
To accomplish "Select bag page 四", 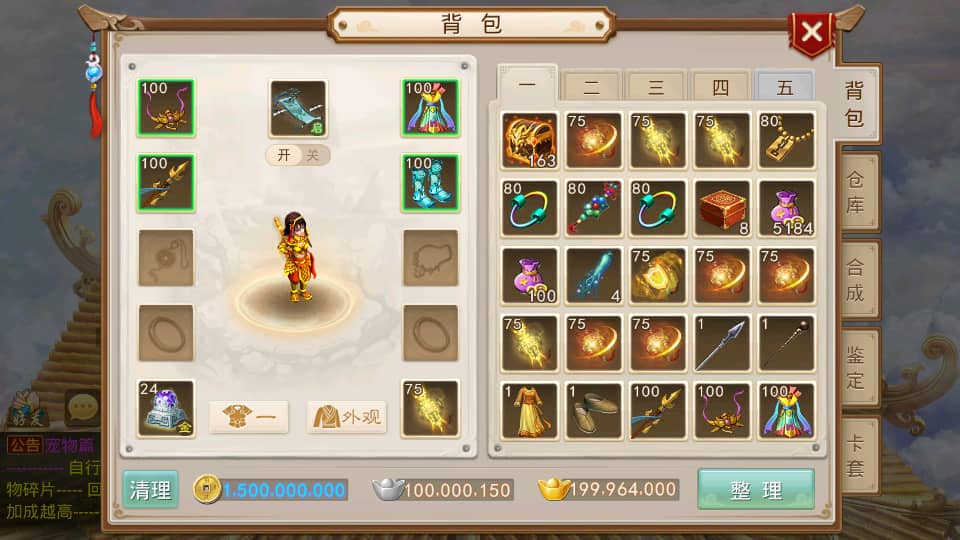I will click(x=721, y=87).
